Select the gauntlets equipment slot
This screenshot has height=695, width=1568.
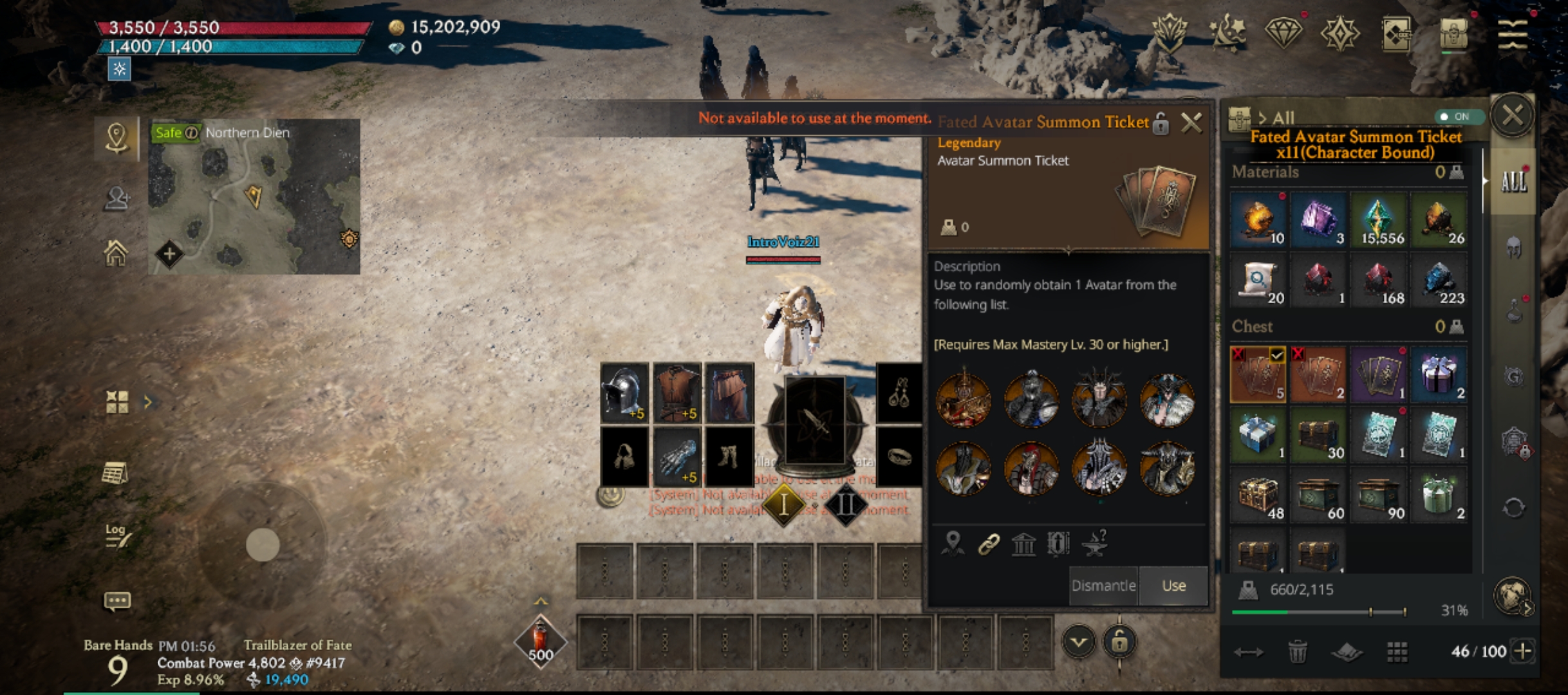[677, 458]
